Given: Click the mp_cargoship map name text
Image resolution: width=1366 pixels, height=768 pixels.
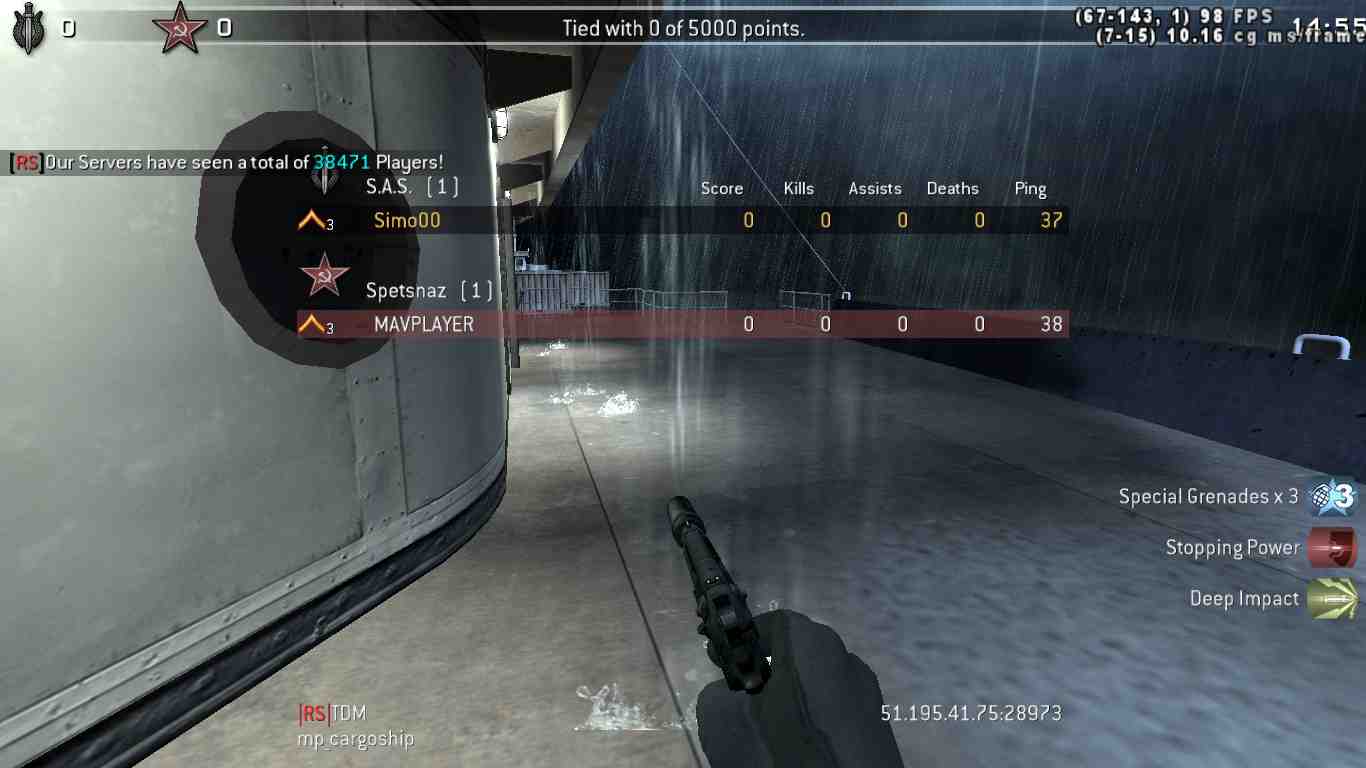Looking at the screenshot, I should click(x=355, y=738).
